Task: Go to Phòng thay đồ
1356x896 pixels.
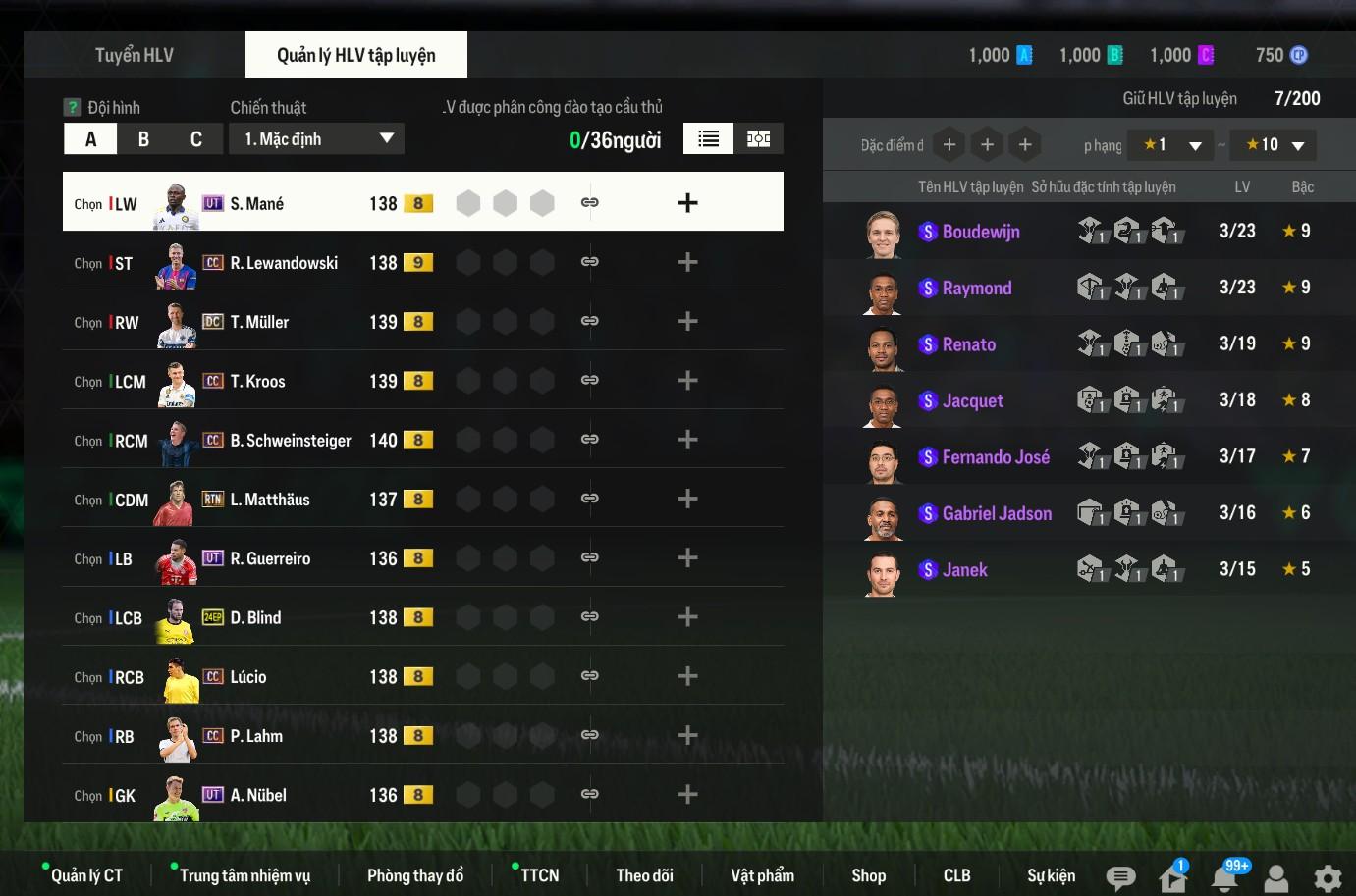Action: click(x=414, y=875)
